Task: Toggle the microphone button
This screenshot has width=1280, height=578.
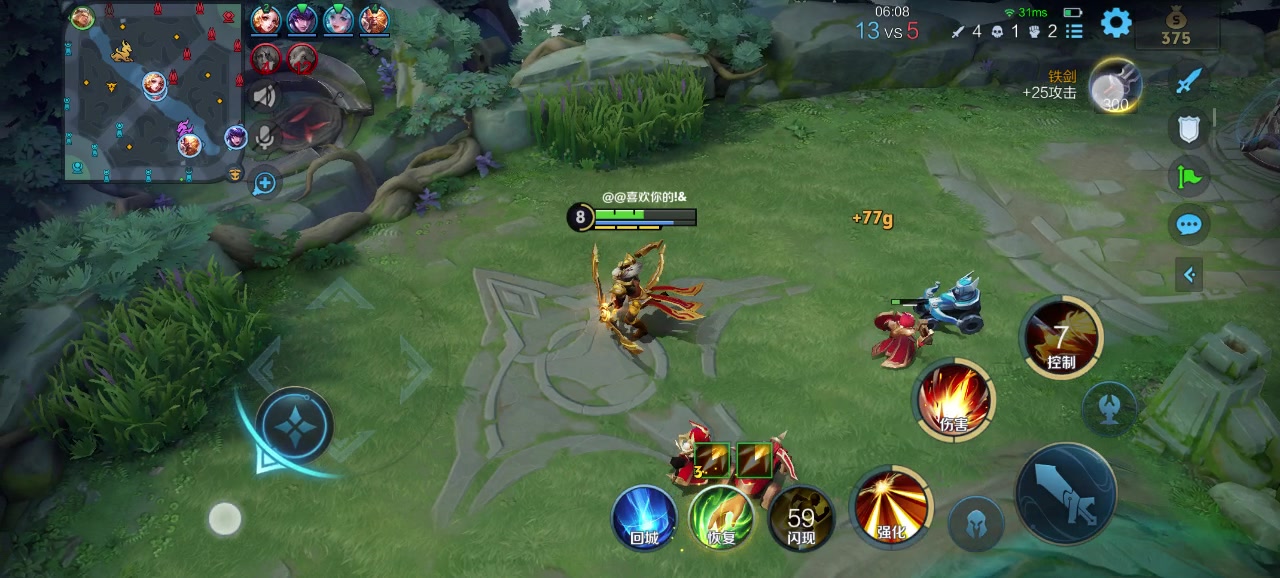Action: click(x=264, y=138)
